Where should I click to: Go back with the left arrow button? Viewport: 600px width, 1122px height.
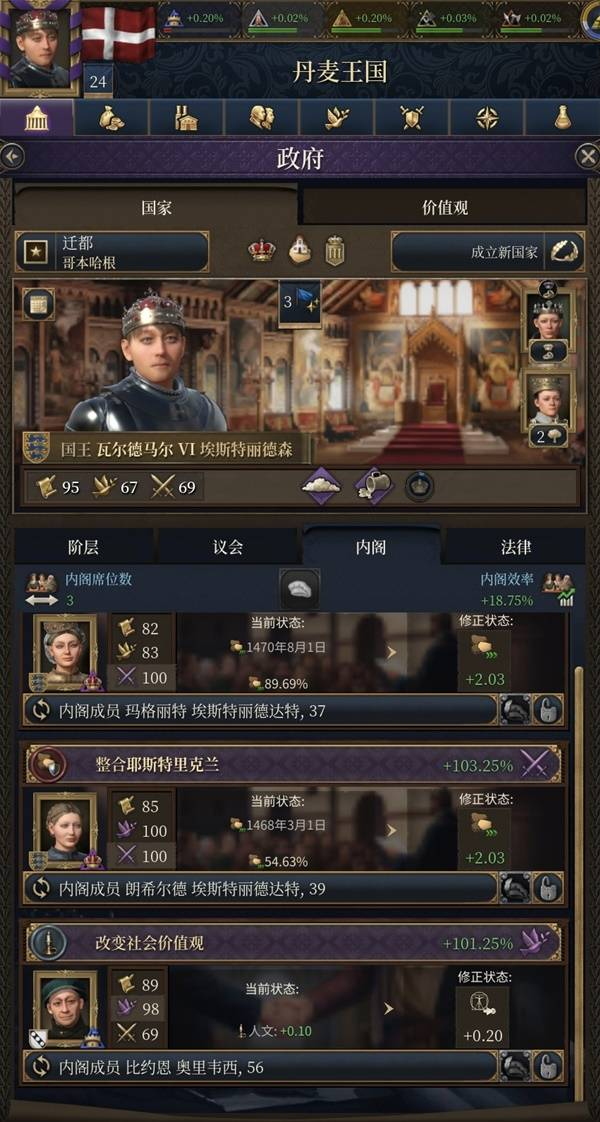pyautogui.click(x=12, y=157)
